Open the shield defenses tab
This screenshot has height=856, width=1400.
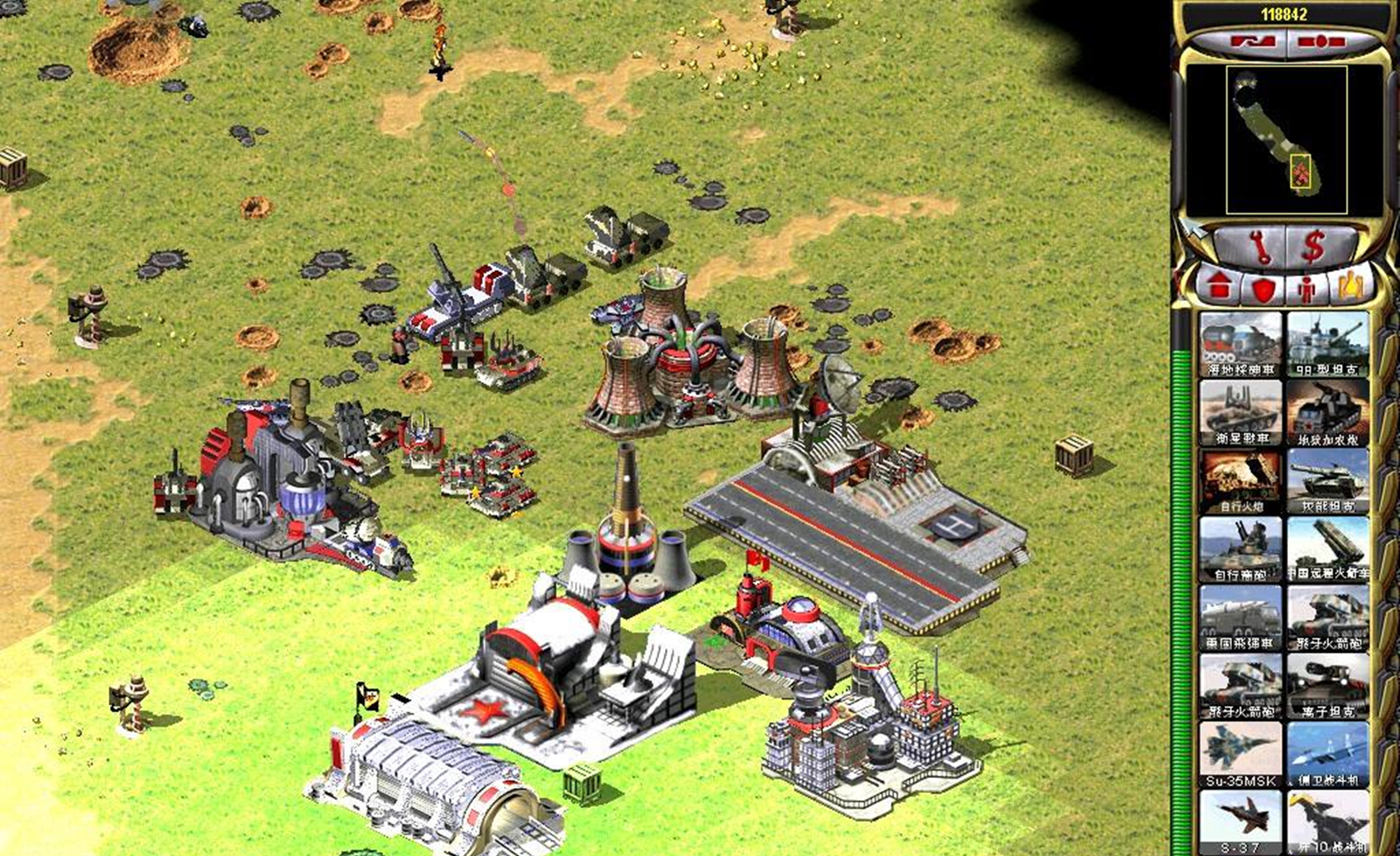[1262, 289]
